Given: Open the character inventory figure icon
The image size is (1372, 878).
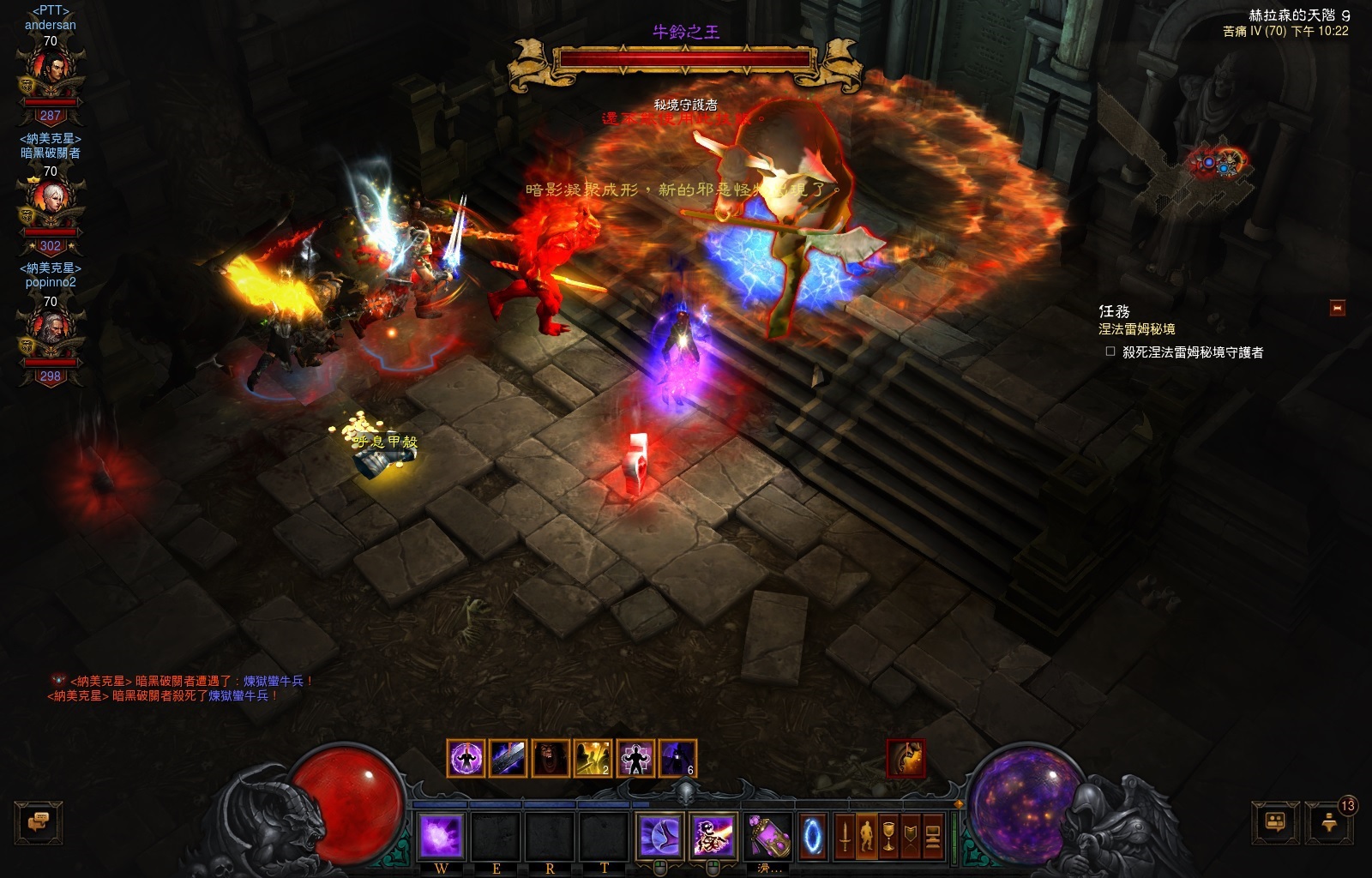Looking at the screenshot, I should 867,836.
